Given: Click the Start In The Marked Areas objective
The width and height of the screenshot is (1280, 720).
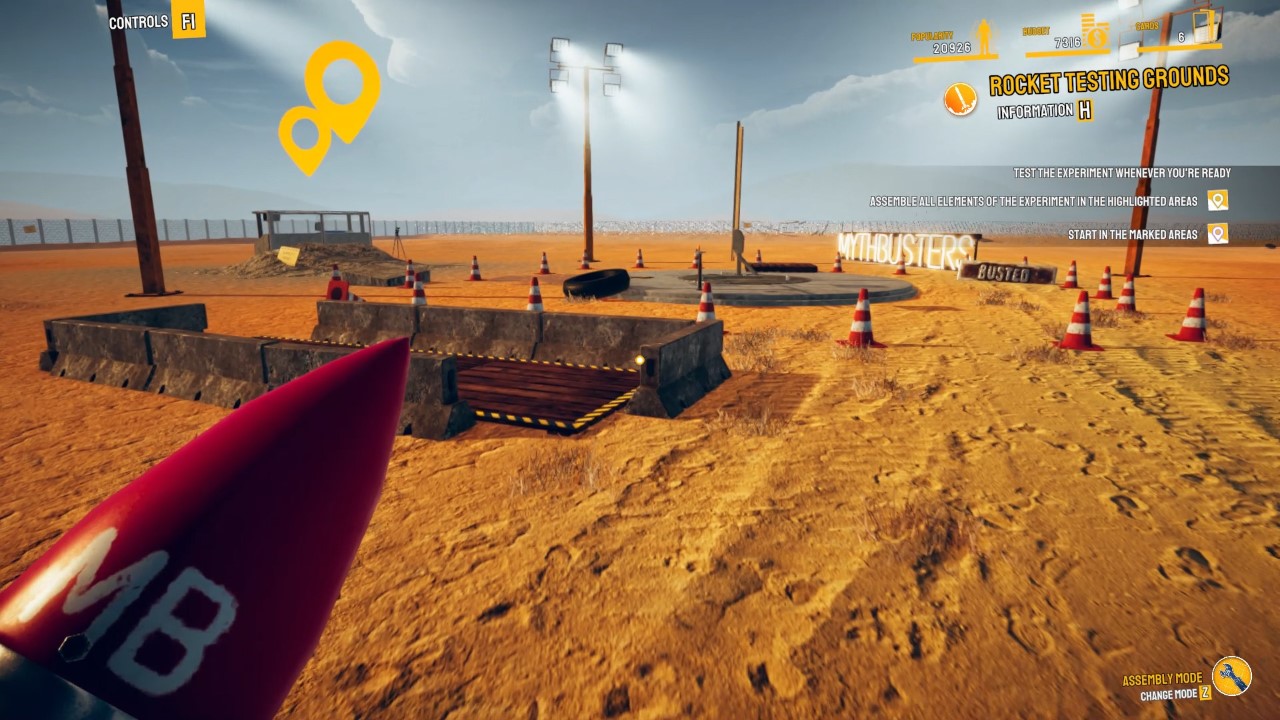Looking at the screenshot, I should 1133,233.
